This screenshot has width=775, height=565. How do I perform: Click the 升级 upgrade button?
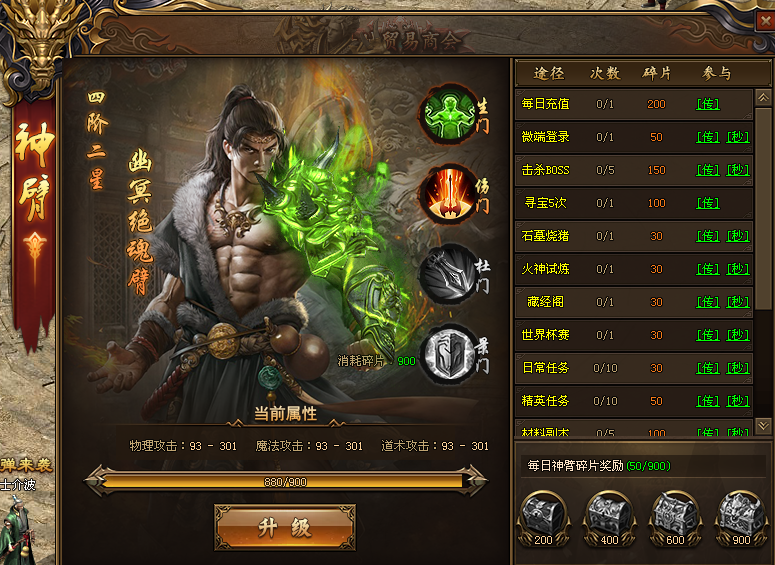pos(285,527)
